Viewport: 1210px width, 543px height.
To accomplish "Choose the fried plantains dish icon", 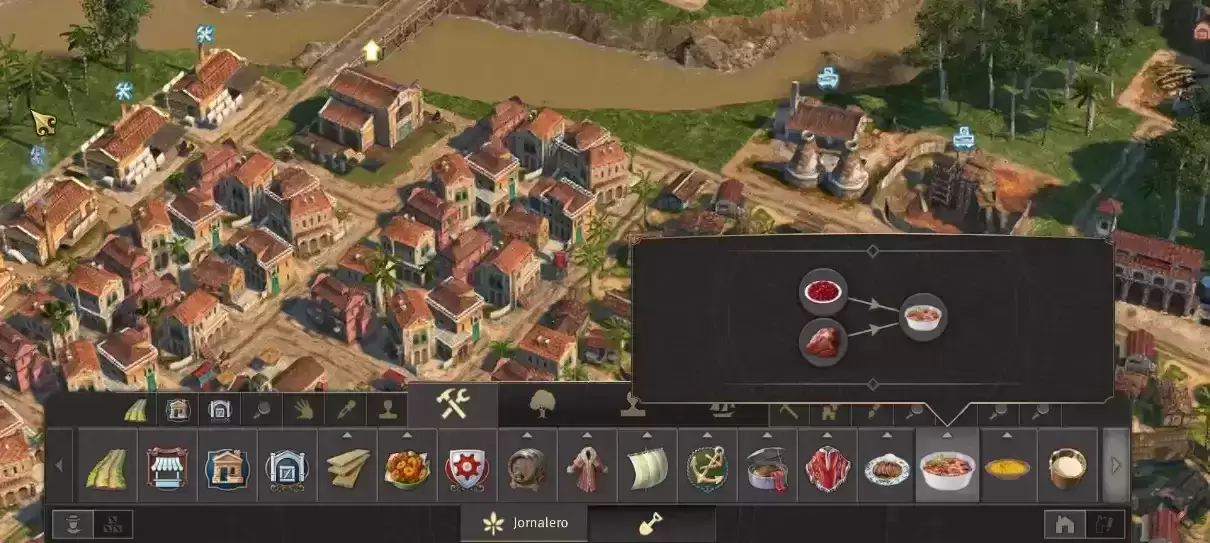I will (x=407, y=467).
